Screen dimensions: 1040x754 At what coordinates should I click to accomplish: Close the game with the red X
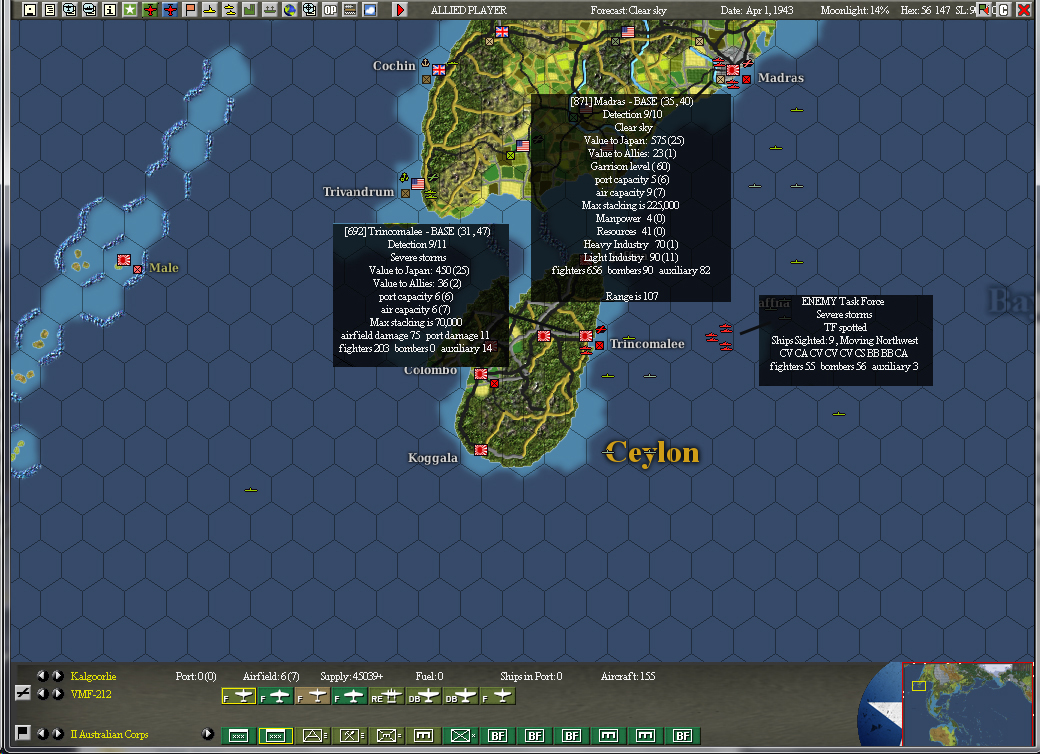click(1024, 10)
